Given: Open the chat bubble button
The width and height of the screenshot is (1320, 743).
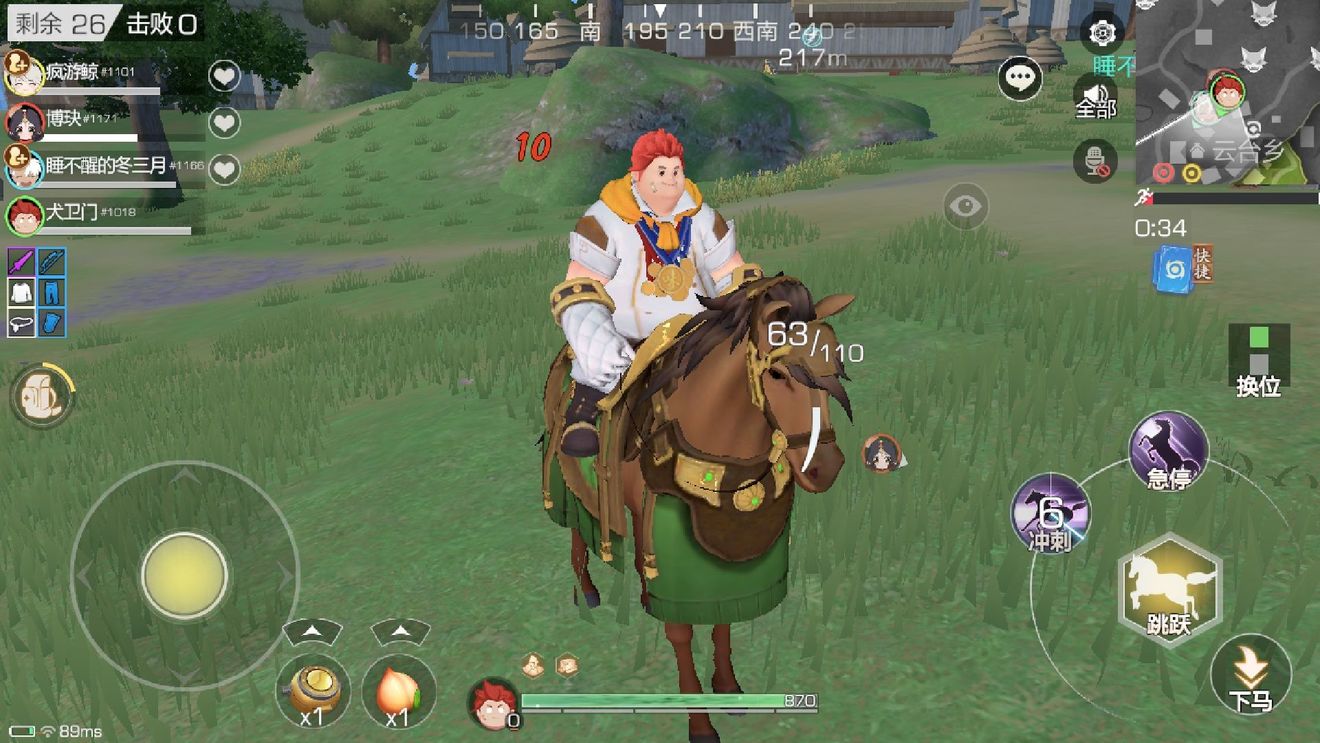Looking at the screenshot, I should pos(1020,79).
